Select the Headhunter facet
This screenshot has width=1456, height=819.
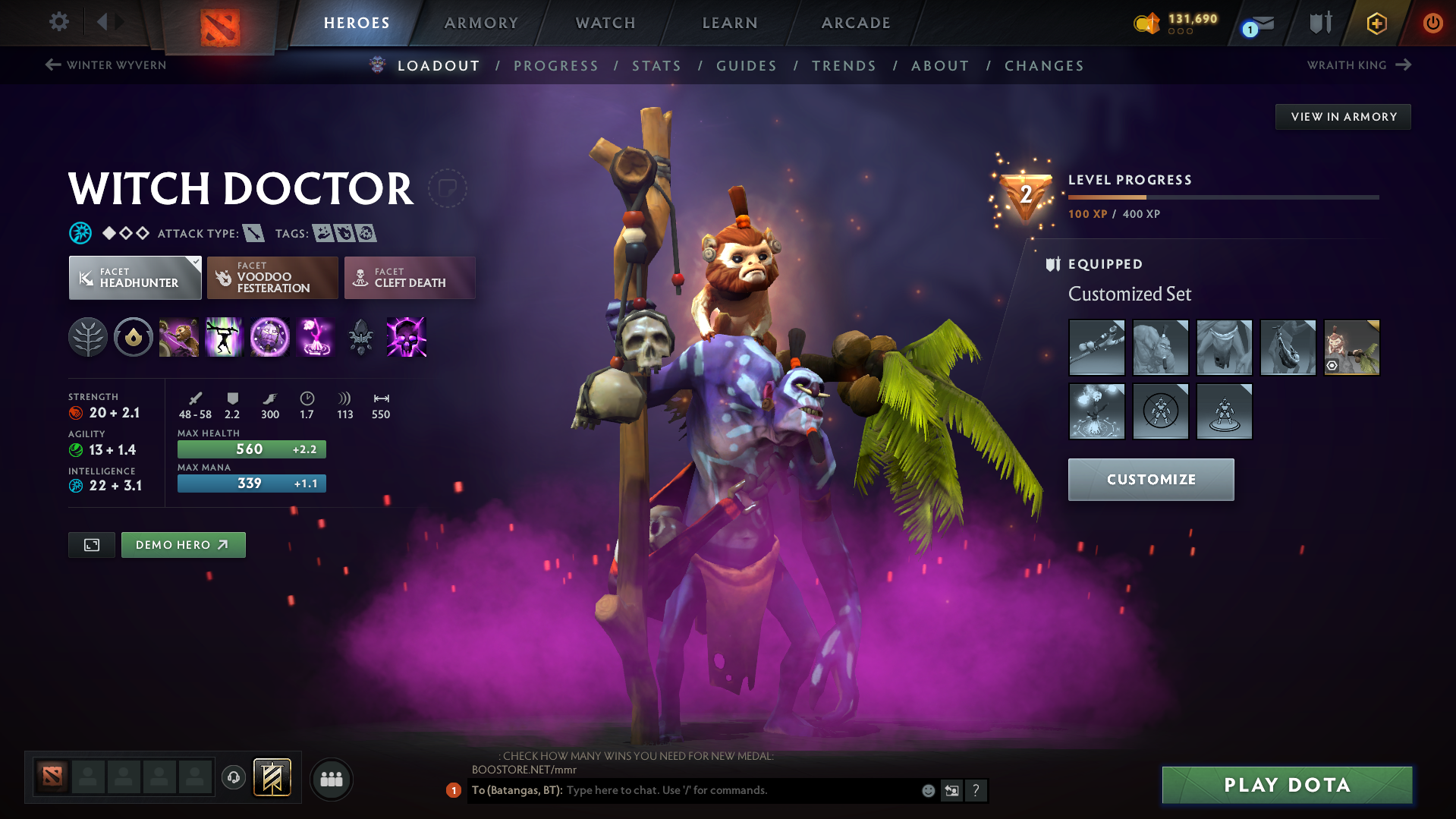134,278
